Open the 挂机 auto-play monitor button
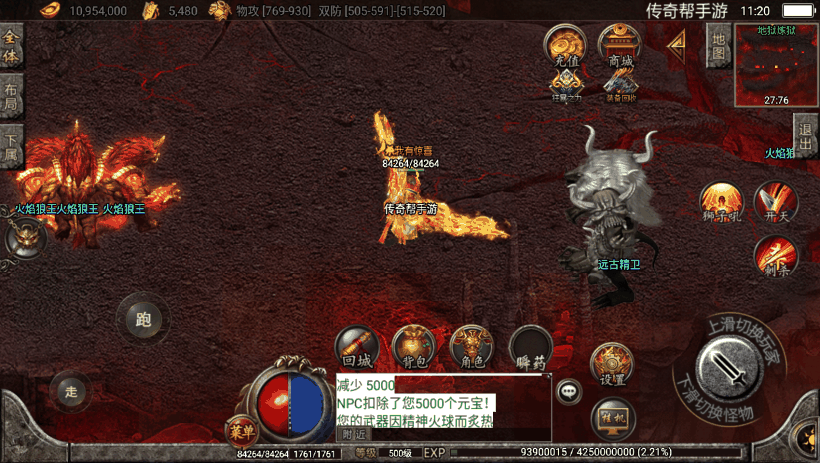This screenshot has width=820, height=463. click(613, 415)
